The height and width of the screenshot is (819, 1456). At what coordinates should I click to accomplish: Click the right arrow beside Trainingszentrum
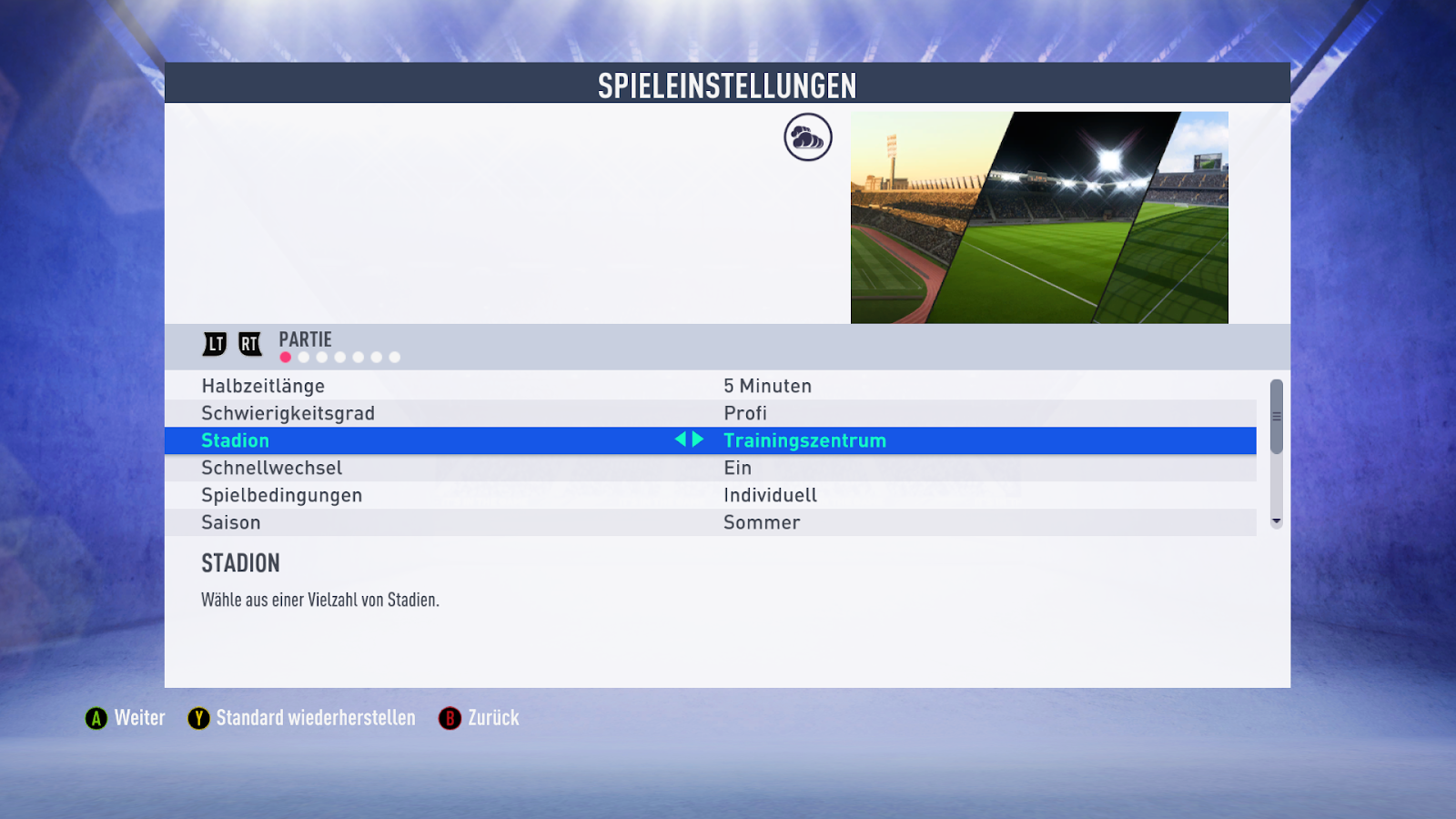[698, 440]
